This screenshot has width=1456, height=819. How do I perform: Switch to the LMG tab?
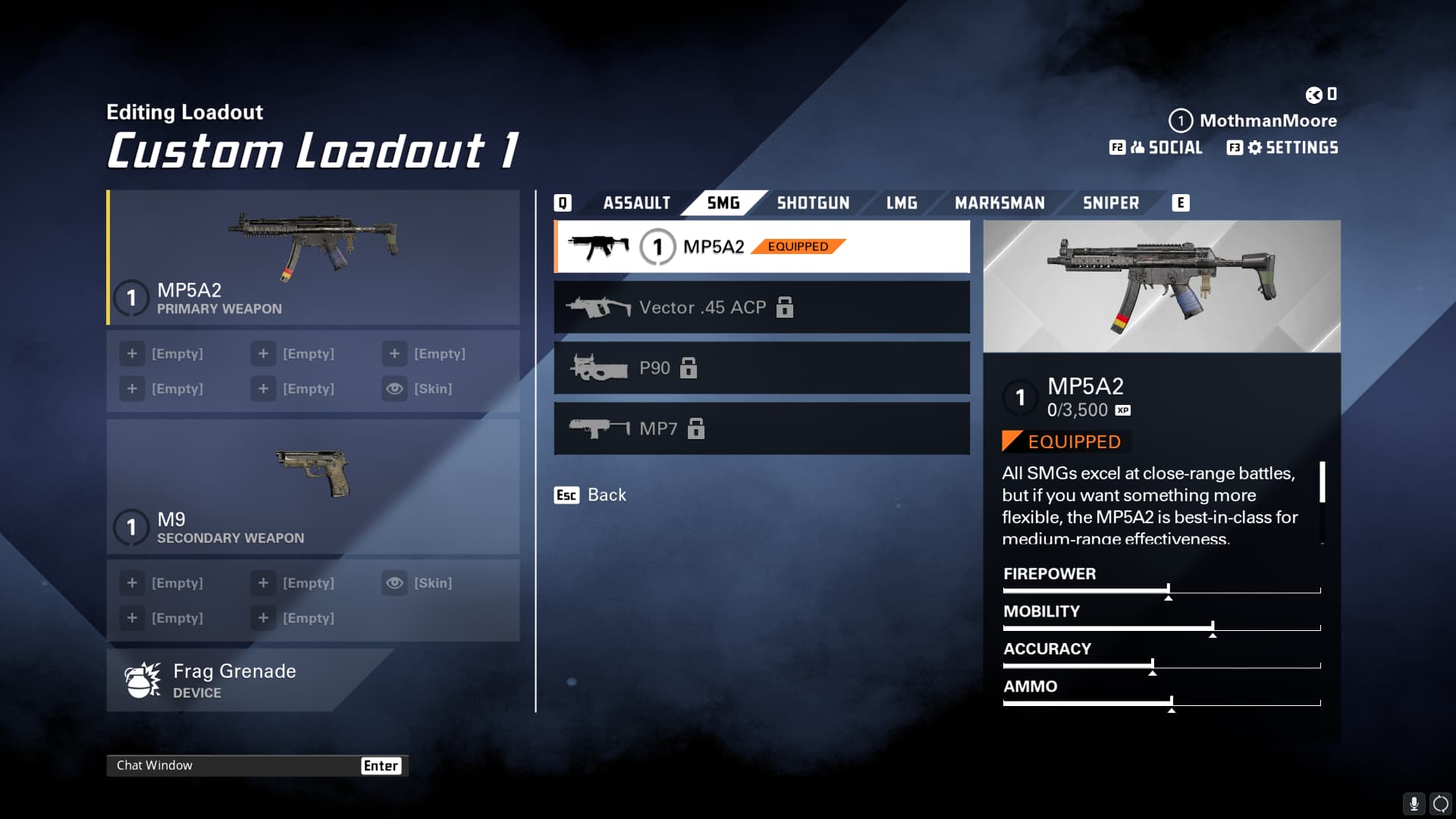click(902, 203)
